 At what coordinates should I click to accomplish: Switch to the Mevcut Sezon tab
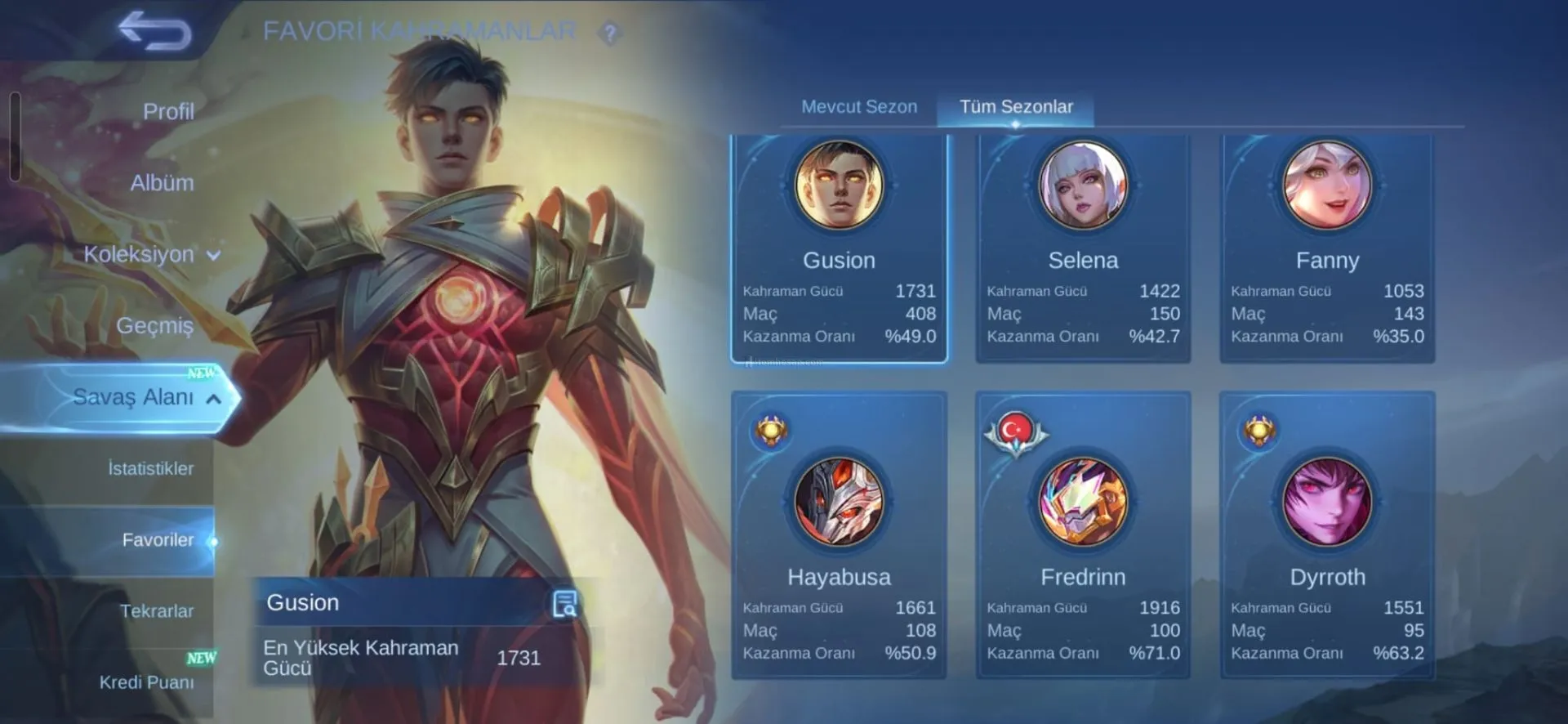pyautogui.click(x=859, y=107)
